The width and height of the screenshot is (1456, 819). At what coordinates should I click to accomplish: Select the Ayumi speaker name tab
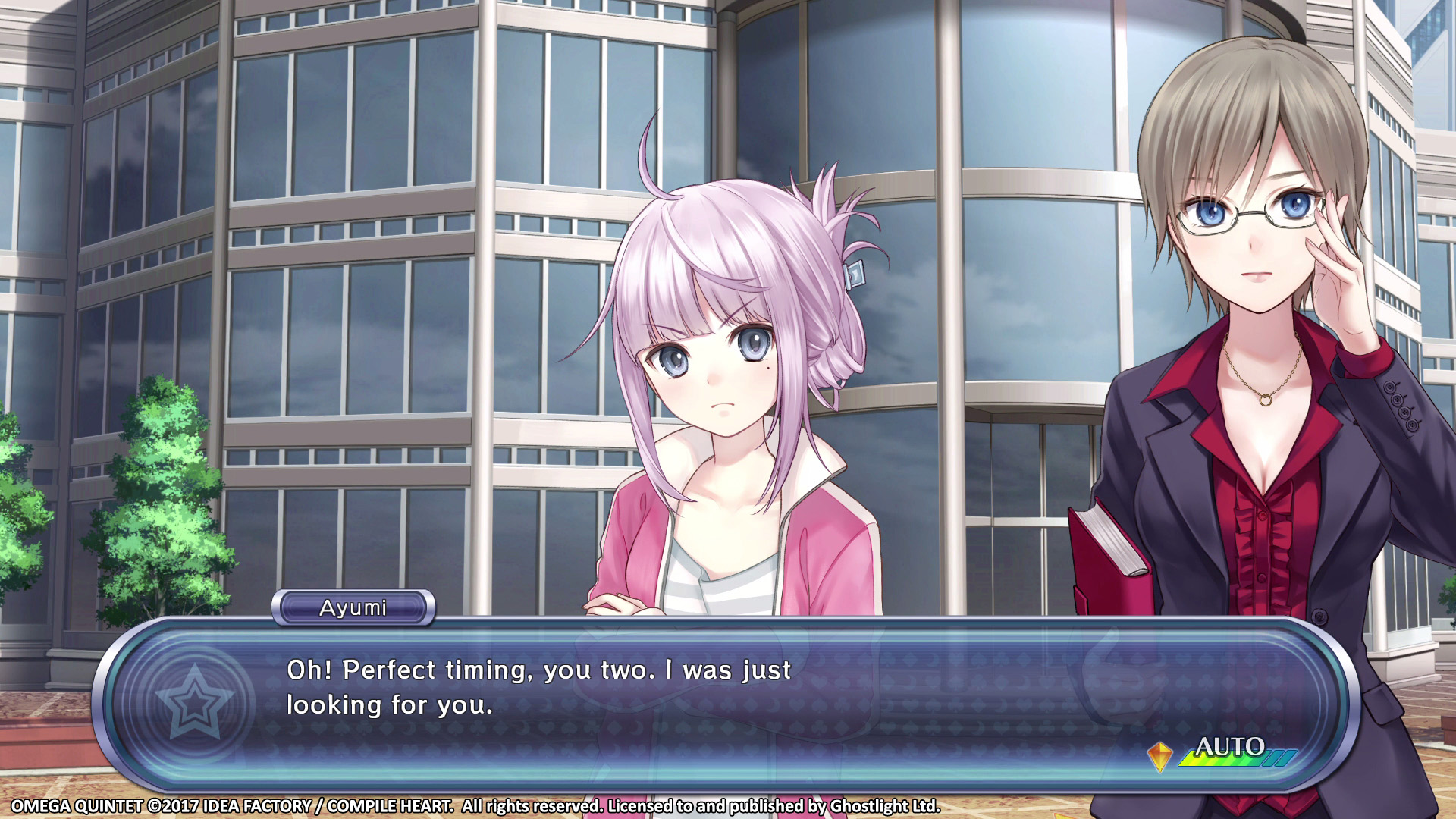click(x=353, y=607)
